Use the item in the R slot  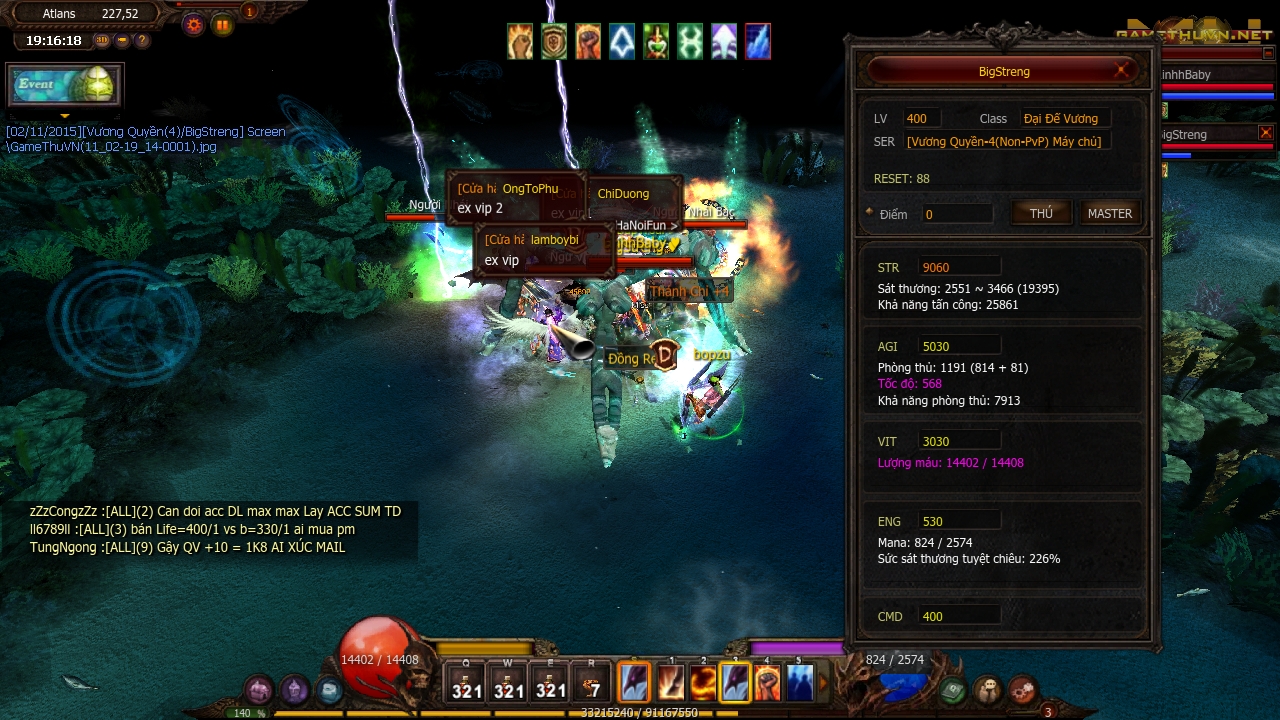[x=592, y=683]
